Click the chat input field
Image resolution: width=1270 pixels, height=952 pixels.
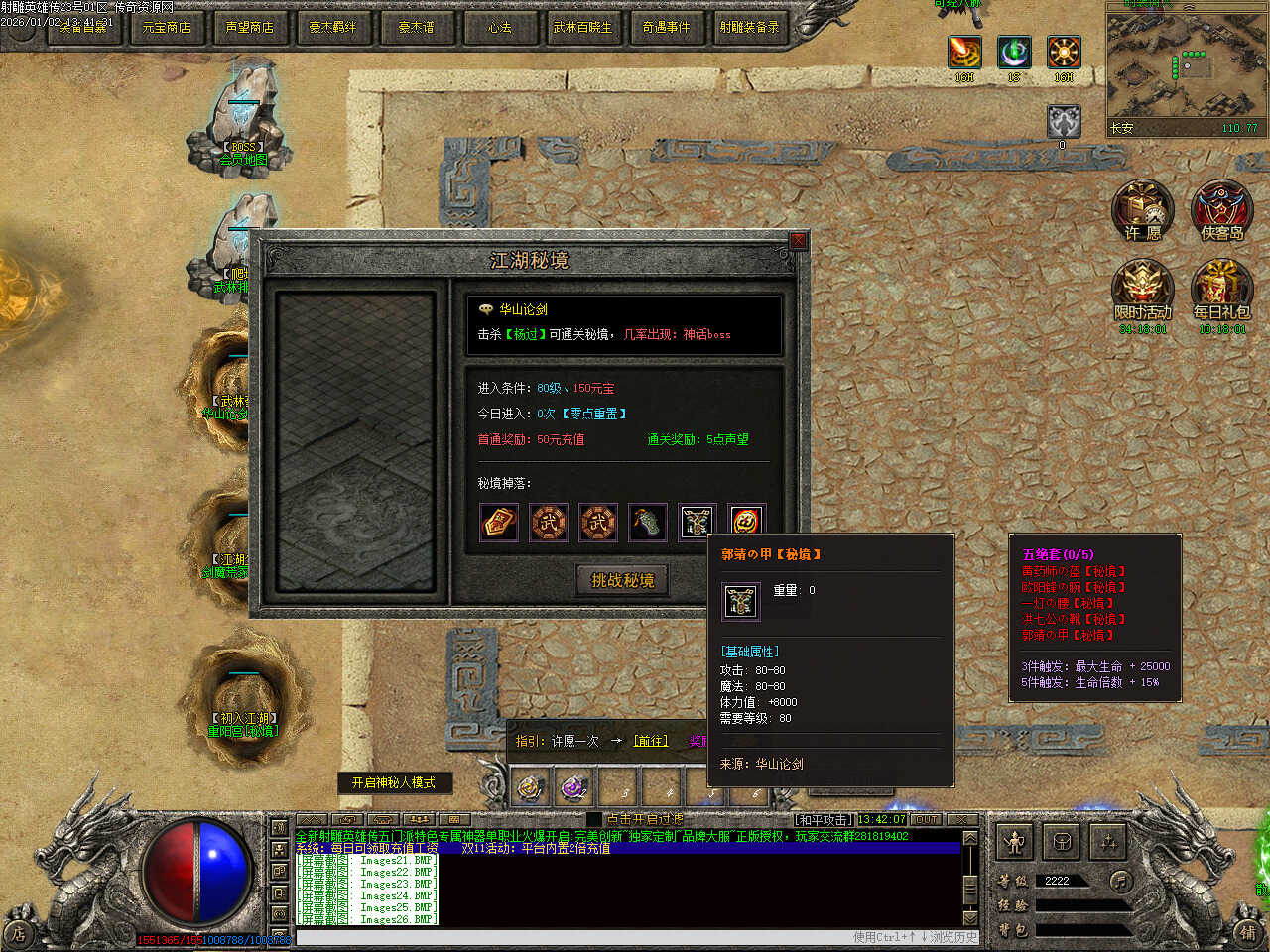coord(575,937)
